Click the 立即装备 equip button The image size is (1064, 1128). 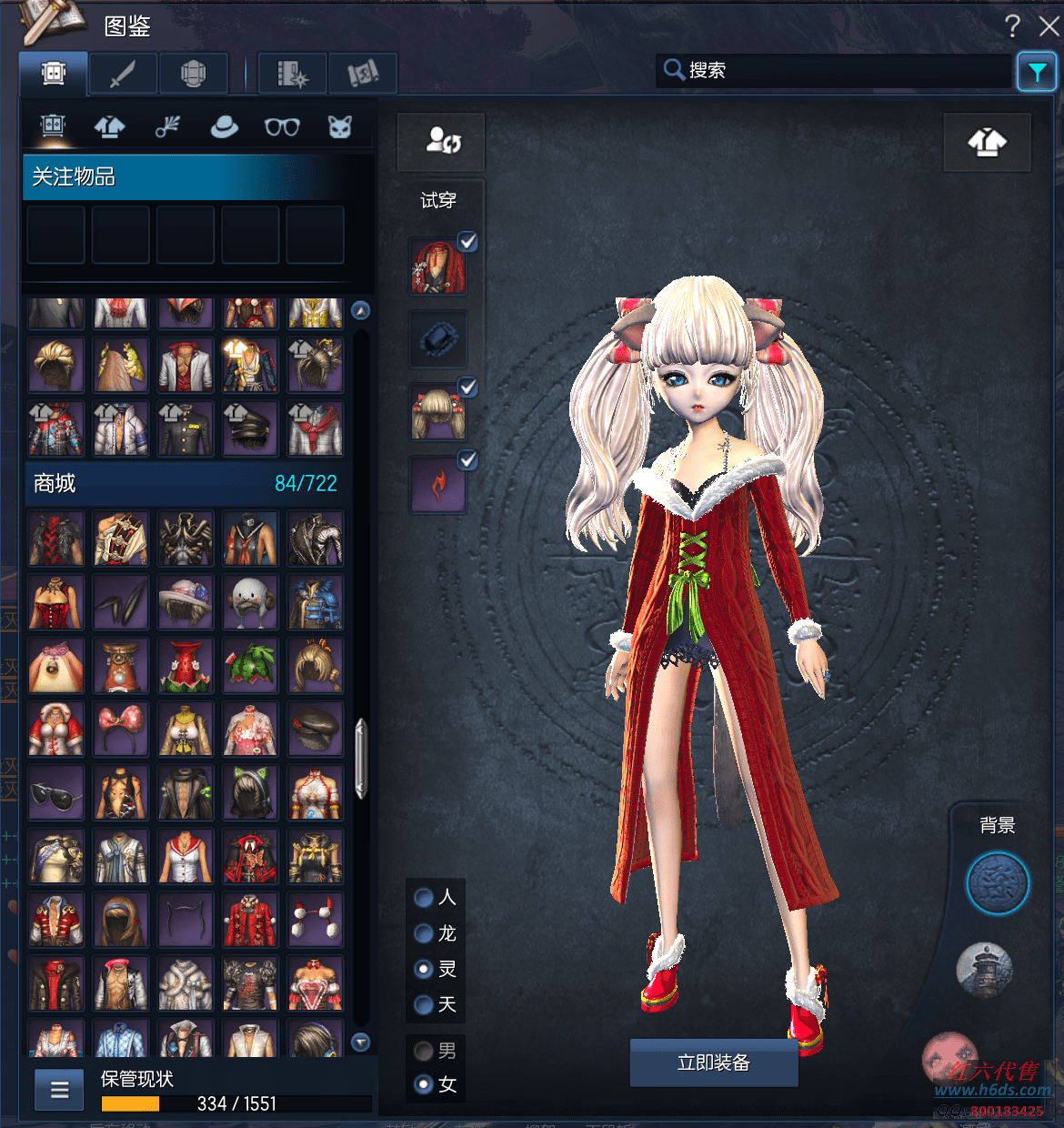[714, 1063]
